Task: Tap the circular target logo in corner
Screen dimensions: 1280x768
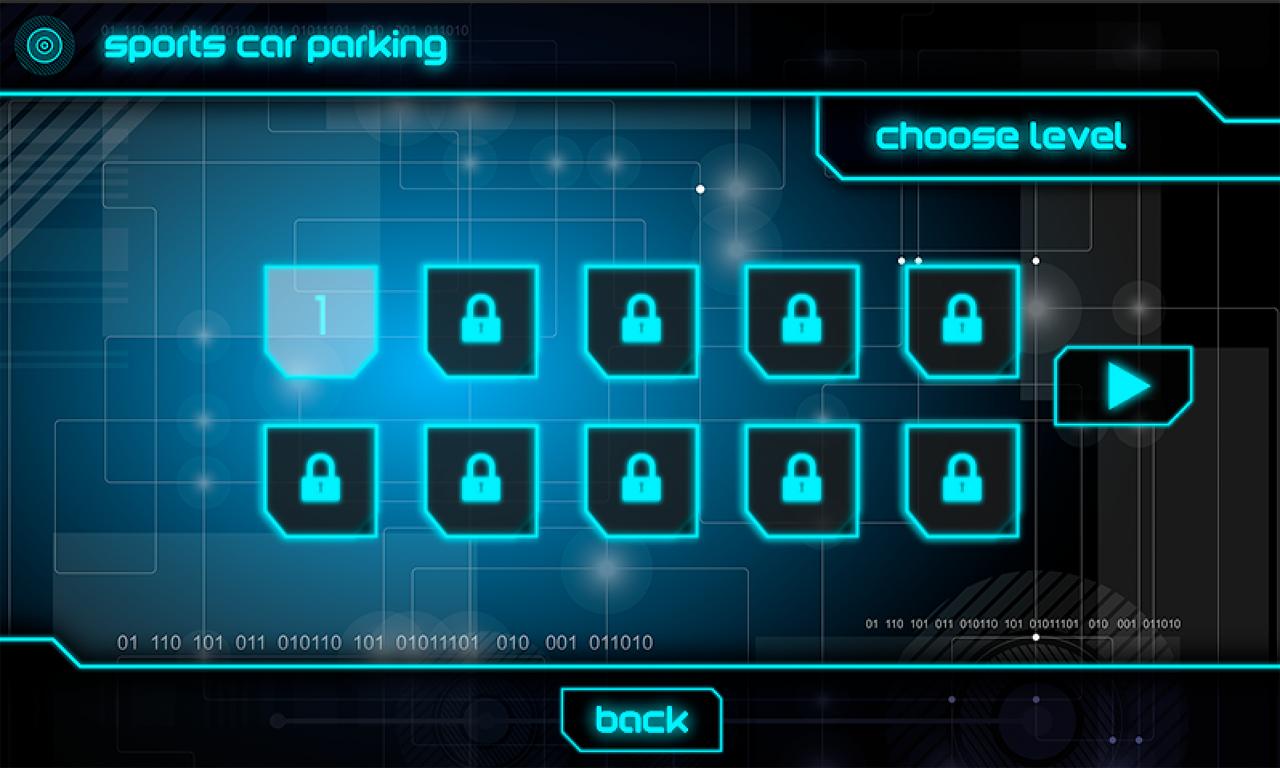Action: [42, 42]
